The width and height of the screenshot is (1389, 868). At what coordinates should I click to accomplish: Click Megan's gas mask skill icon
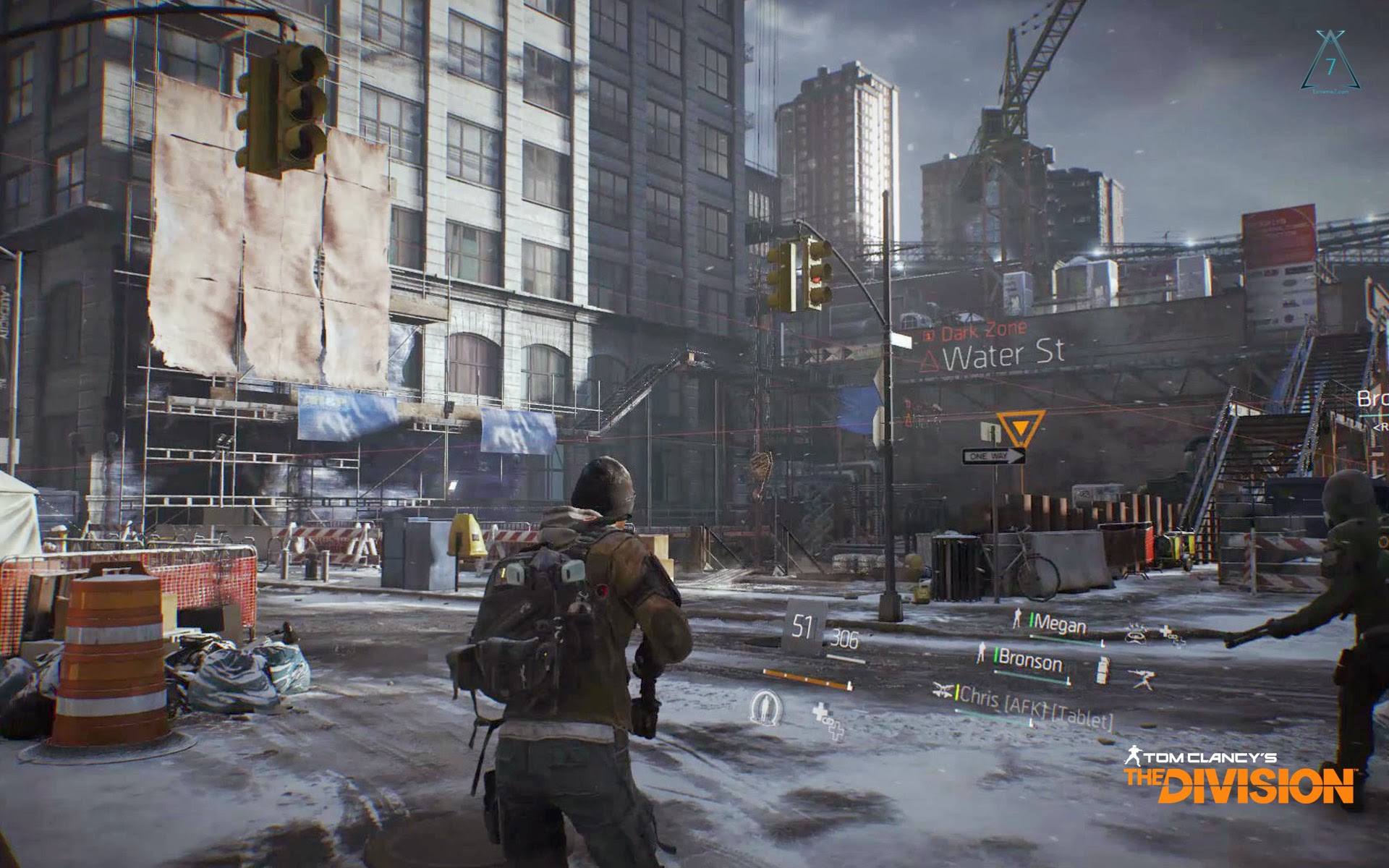point(1135,634)
